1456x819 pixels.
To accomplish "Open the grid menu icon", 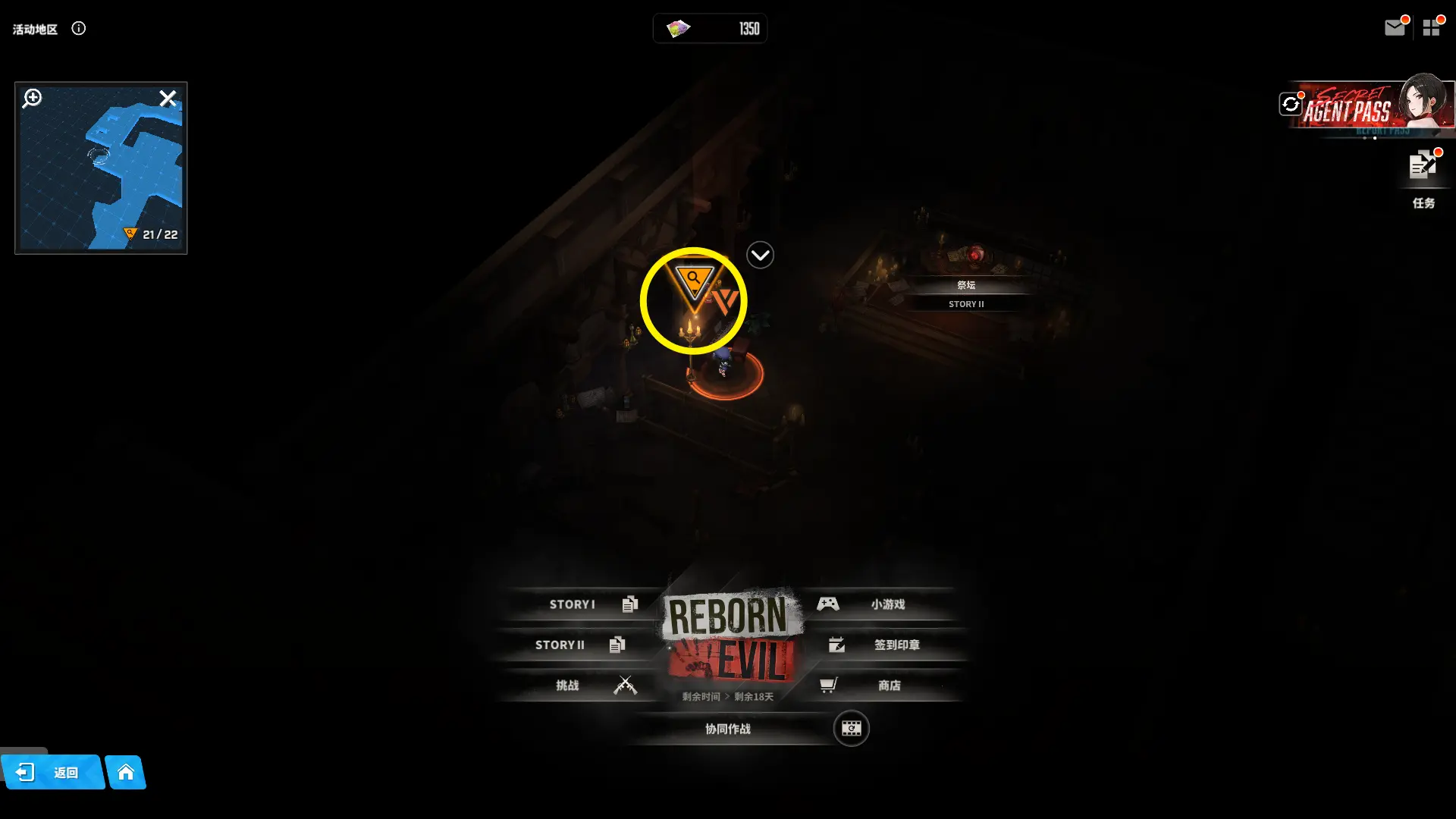I will pos(1431,28).
